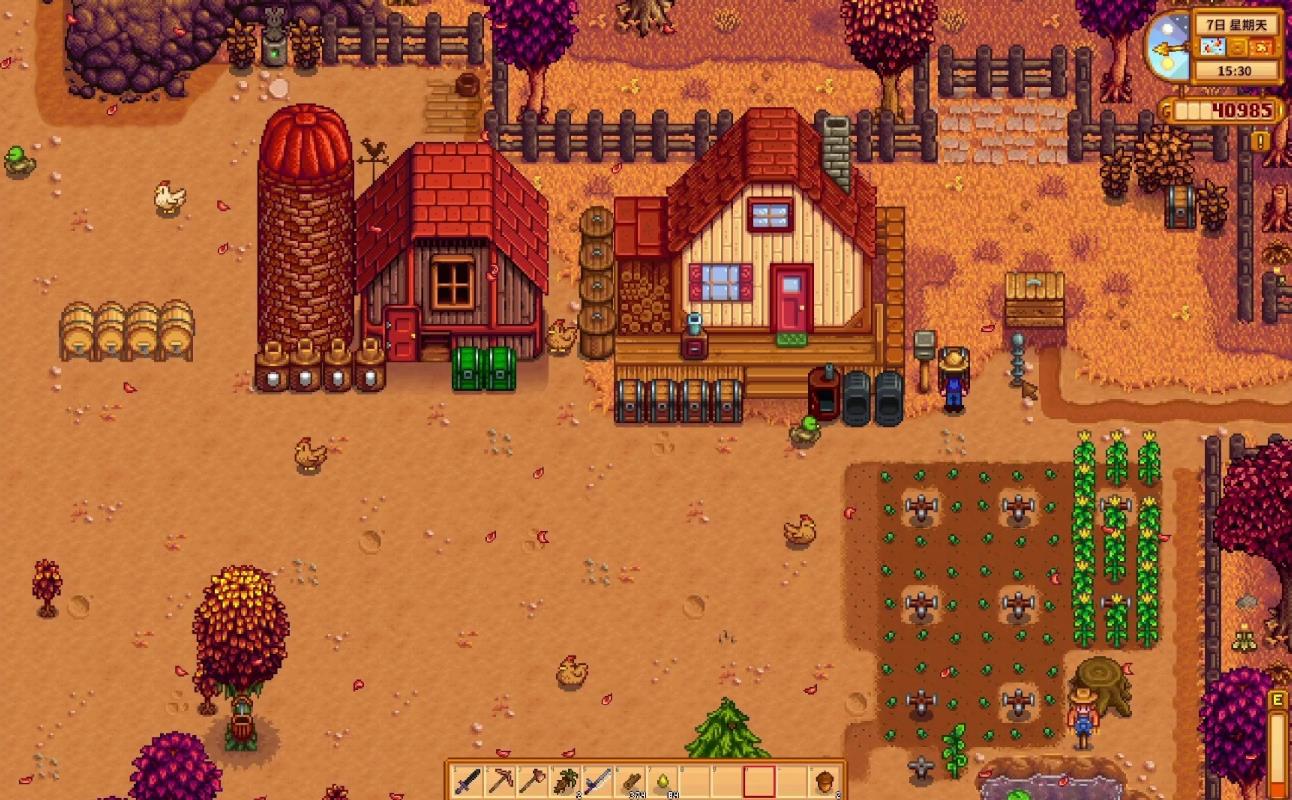Select the dark sword in the hotbar
This screenshot has width=1292, height=800.
point(468,781)
